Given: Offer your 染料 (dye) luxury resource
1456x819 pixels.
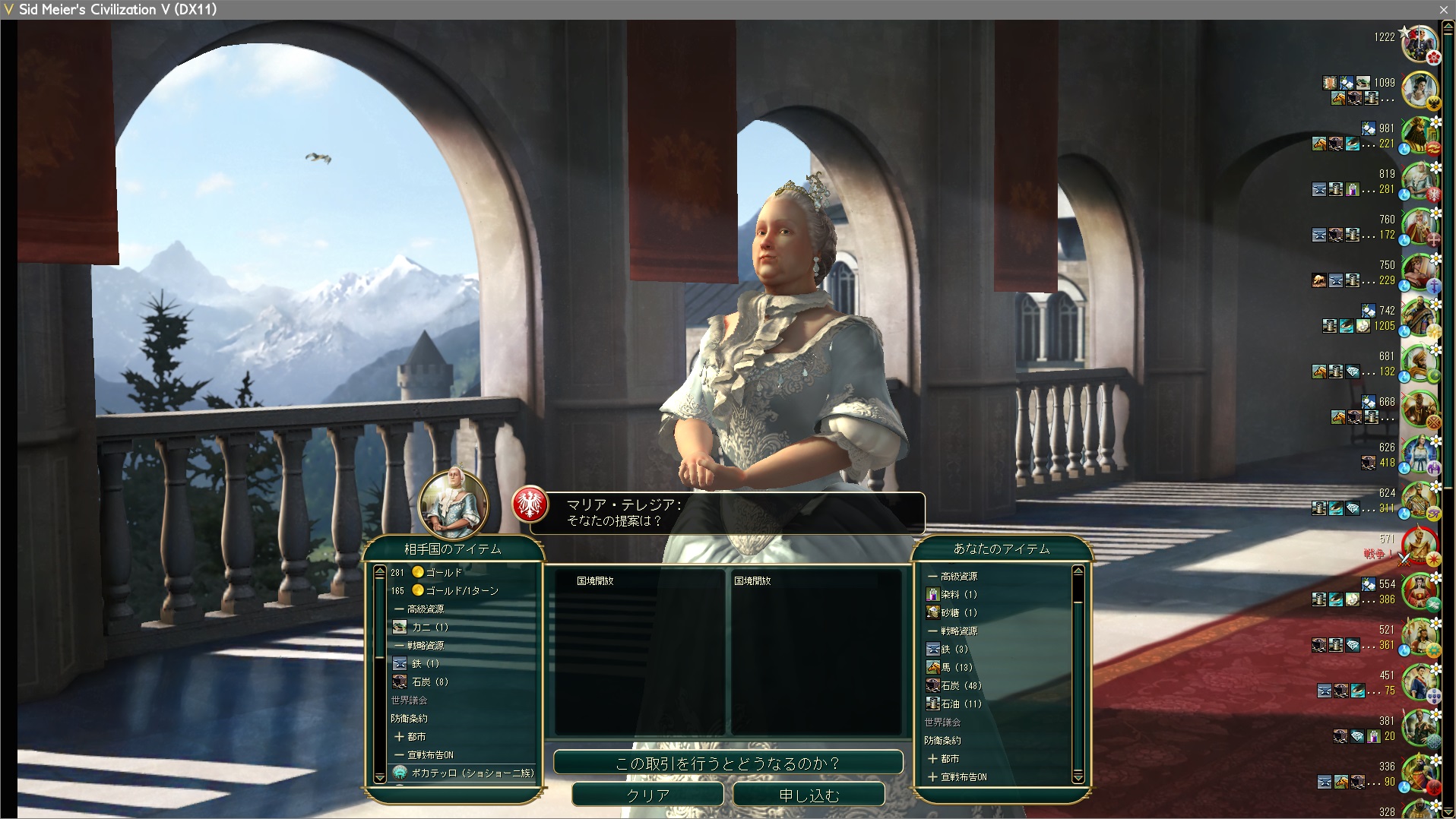Looking at the screenshot, I should coord(957,594).
